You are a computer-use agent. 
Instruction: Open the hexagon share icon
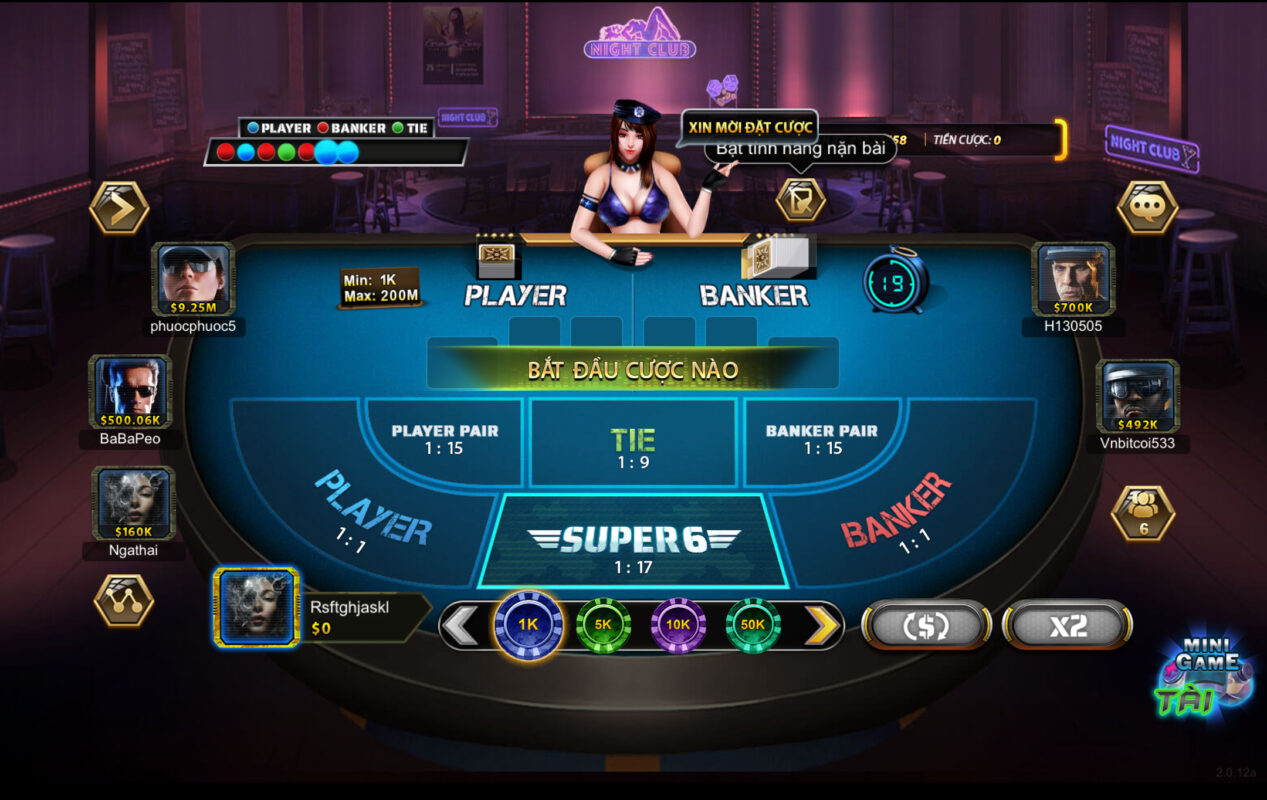[123, 600]
